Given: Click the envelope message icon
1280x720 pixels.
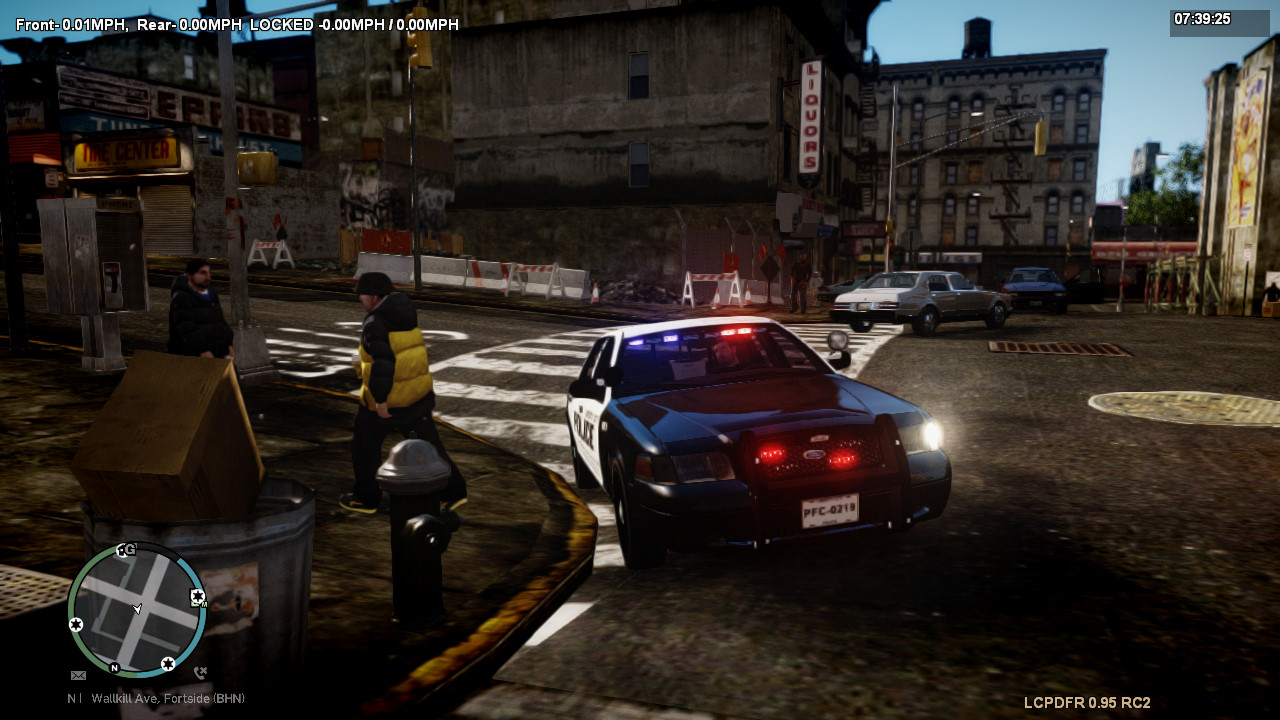Looking at the screenshot, I should (x=78, y=675).
